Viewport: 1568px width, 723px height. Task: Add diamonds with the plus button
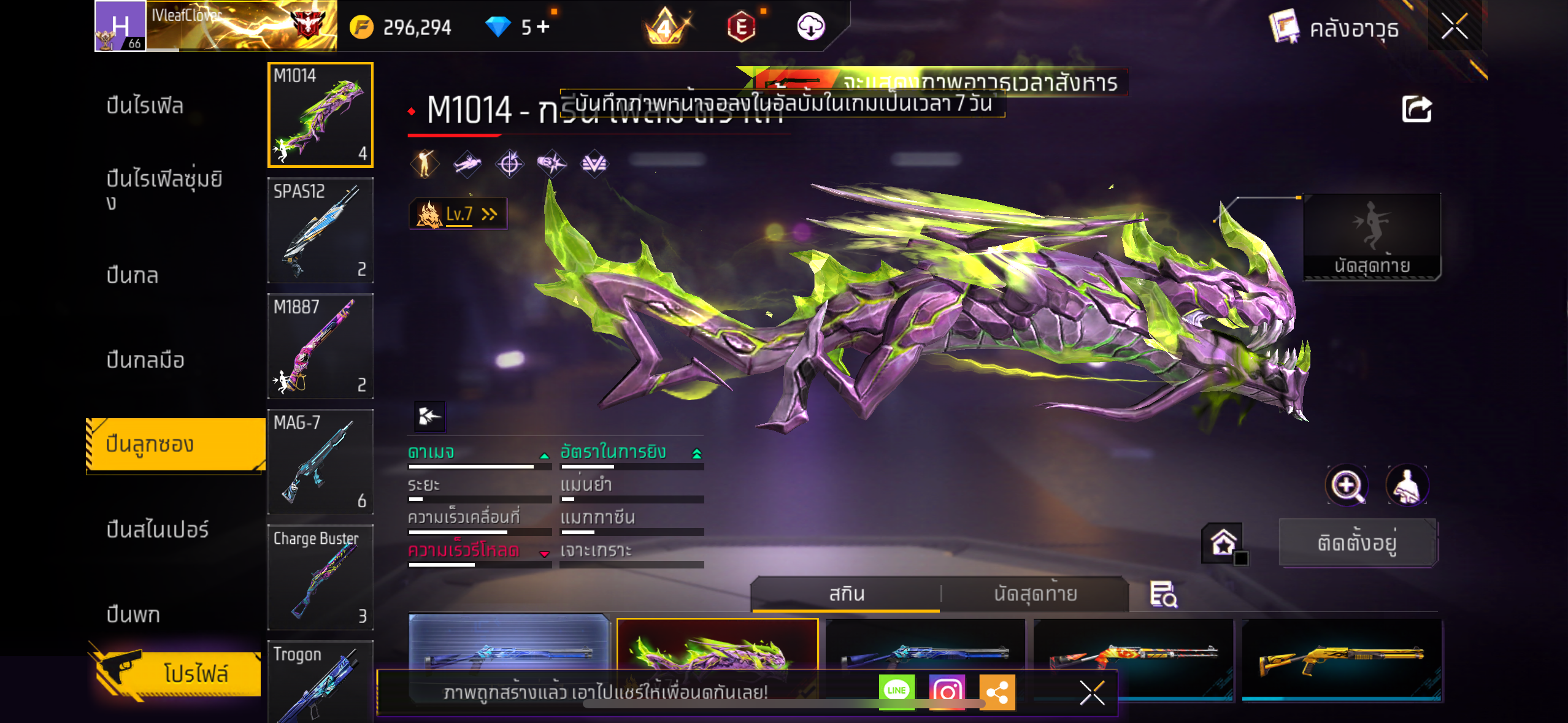[543, 26]
